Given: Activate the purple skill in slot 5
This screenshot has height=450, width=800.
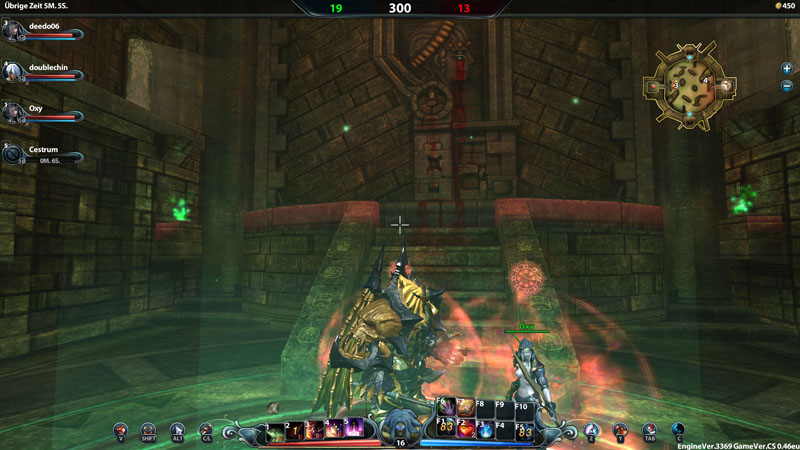Looking at the screenshot, I should pos(355,431).
